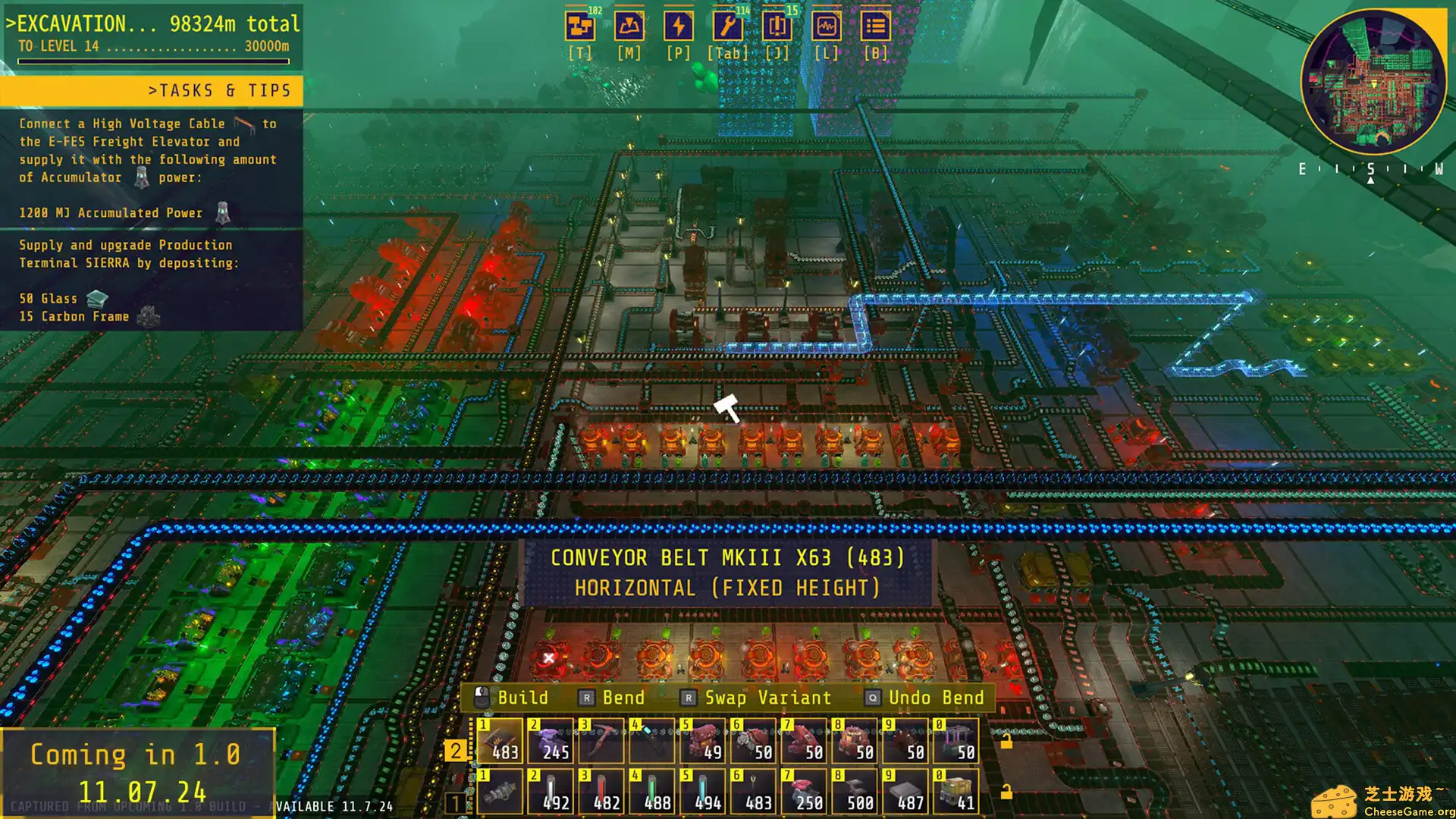Image resolution: width=1456 pixels, height=819 pixels.
Task: Select the green tube slot with 488
Action: click(x=652, y=792)
